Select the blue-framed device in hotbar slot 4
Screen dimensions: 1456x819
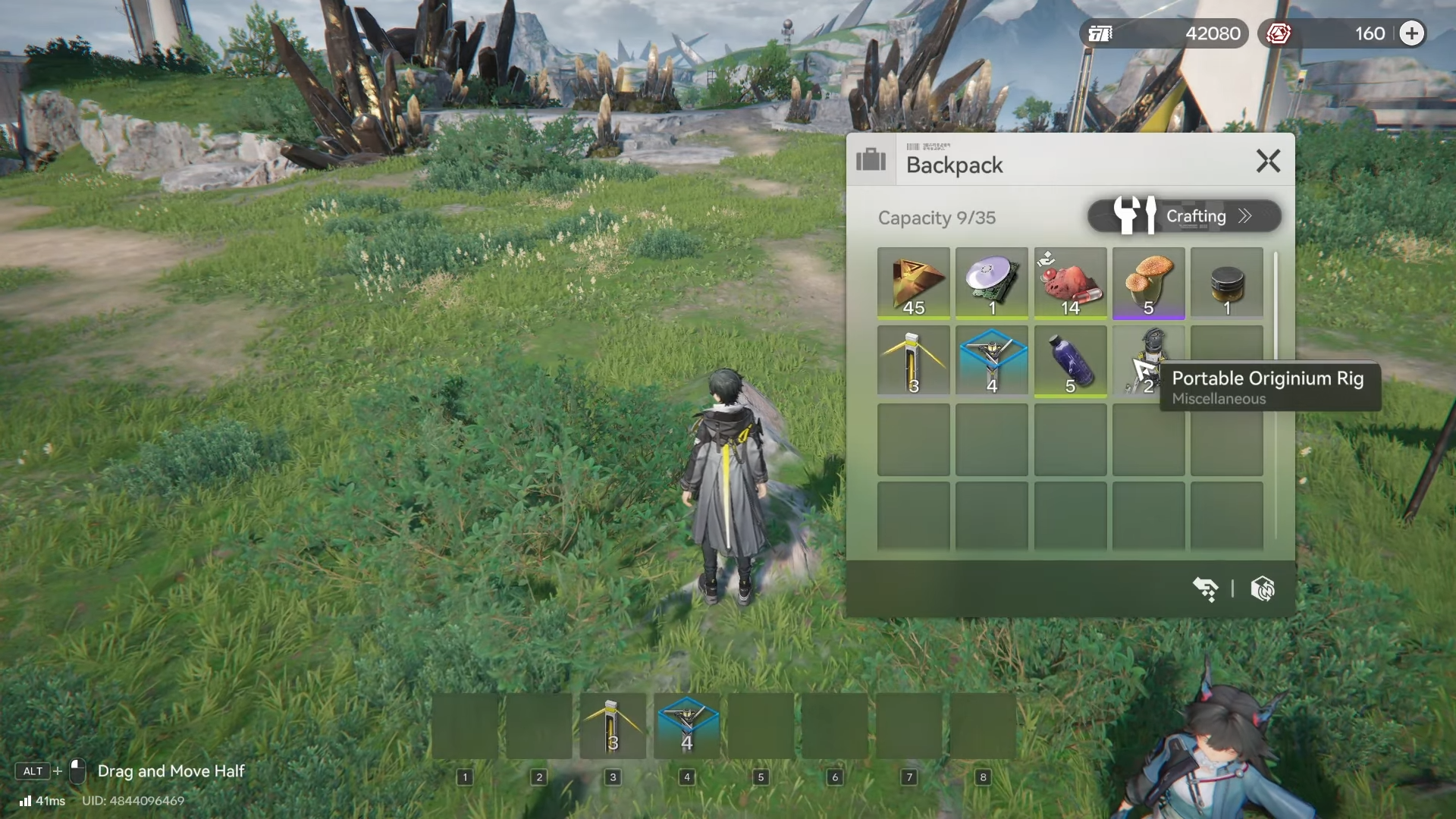pos(687,726)
